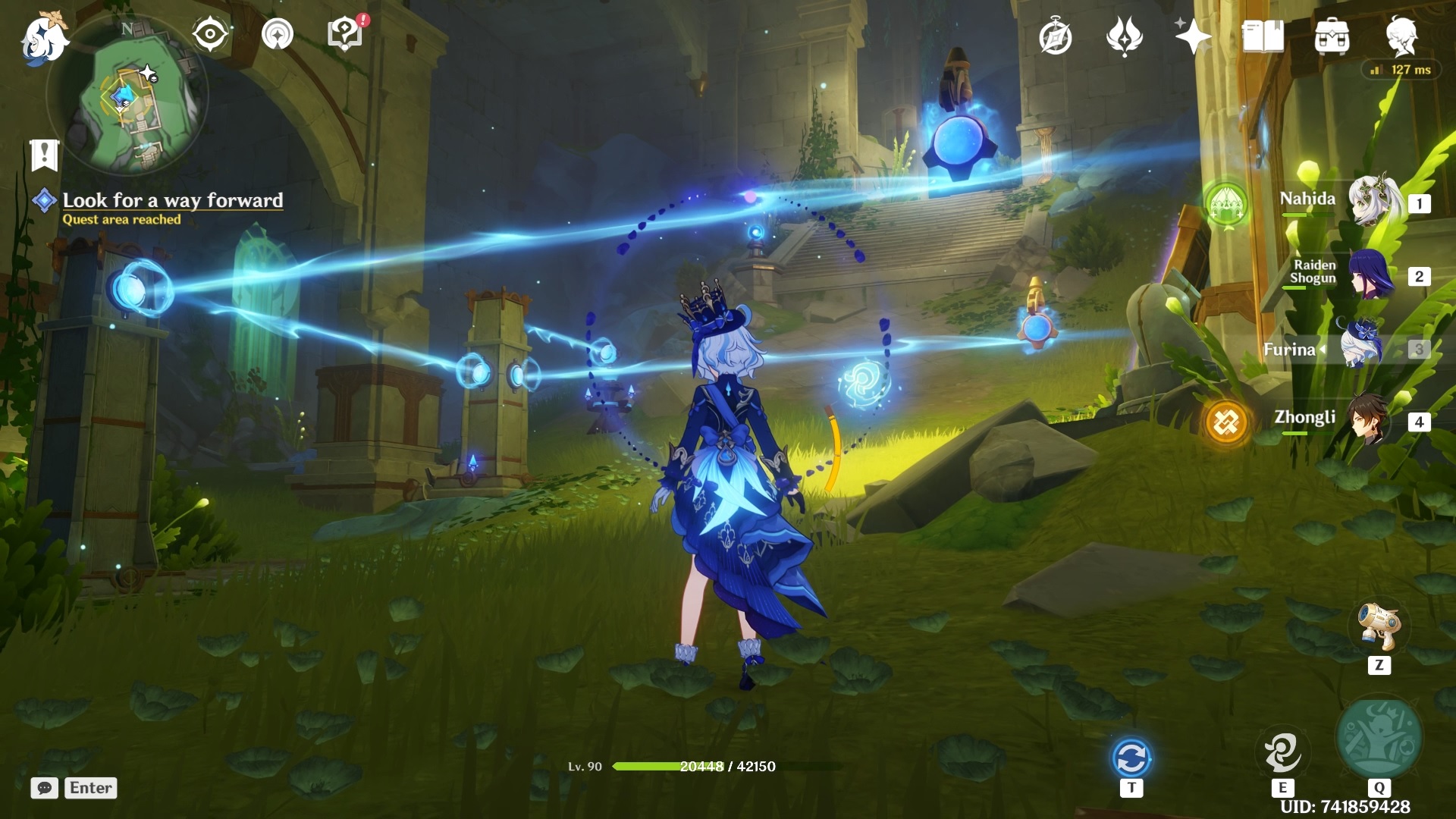Open the Events flame icon
The width and height of the screenshot is (1456, 819).
tap(1125, 37)
